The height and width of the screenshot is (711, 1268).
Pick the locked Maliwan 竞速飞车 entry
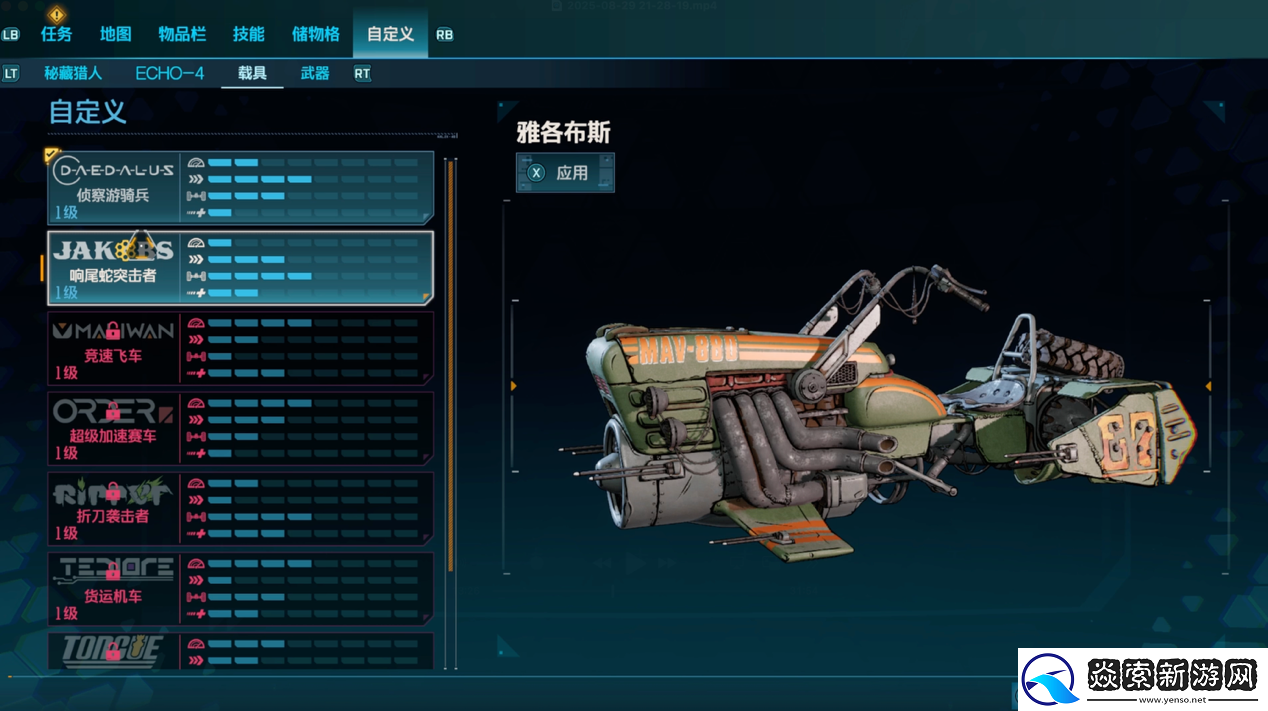click(240, 348)
